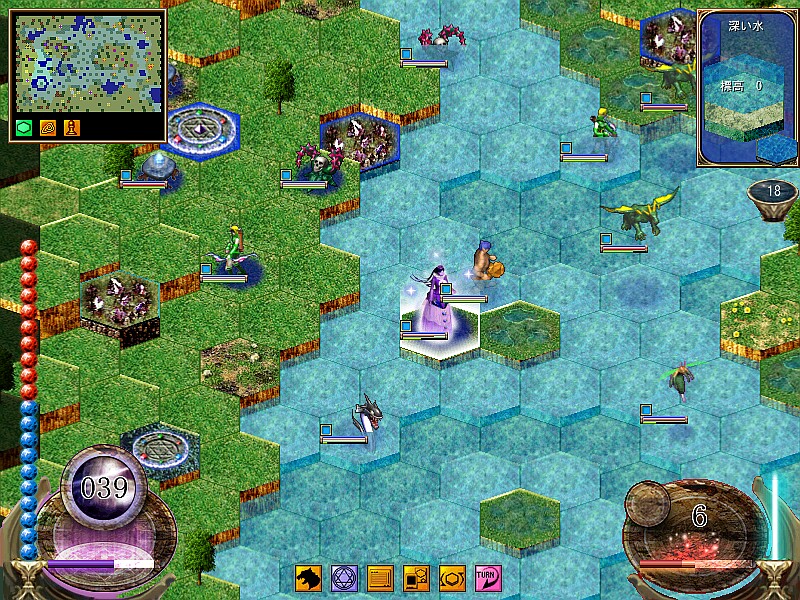This screenshot has height=600, width=800.
Task: Open the hexagram magic circle command
Action: 344,578
